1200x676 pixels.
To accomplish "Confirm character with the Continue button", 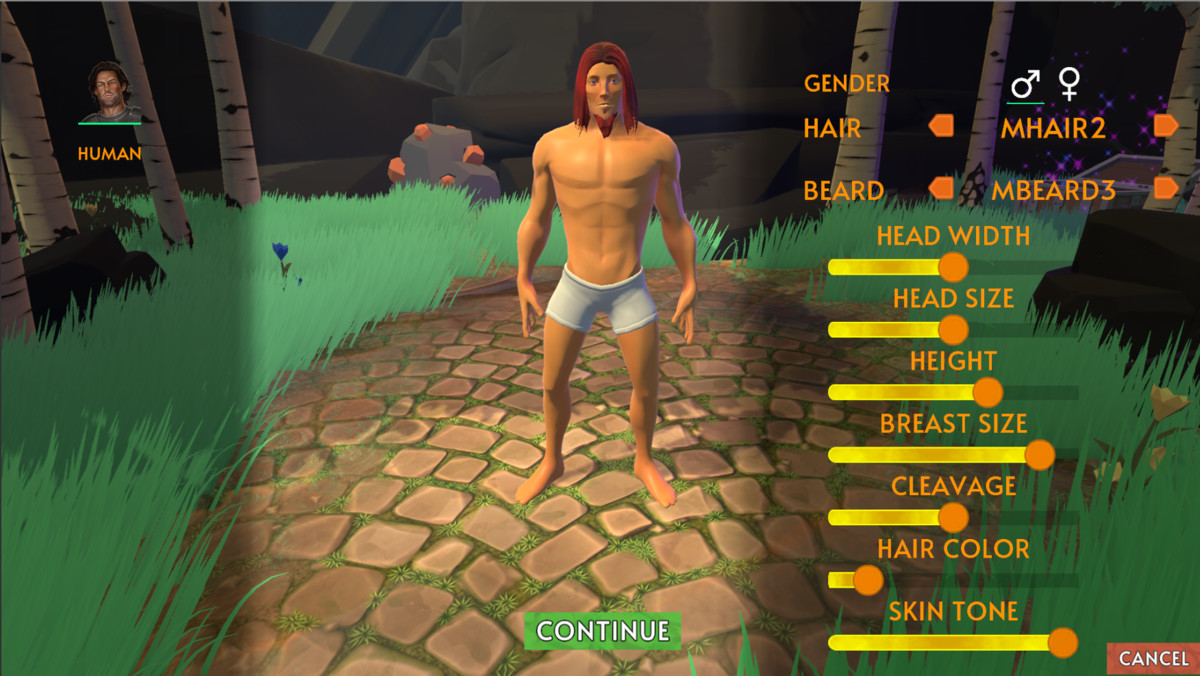I will (603, 631).
